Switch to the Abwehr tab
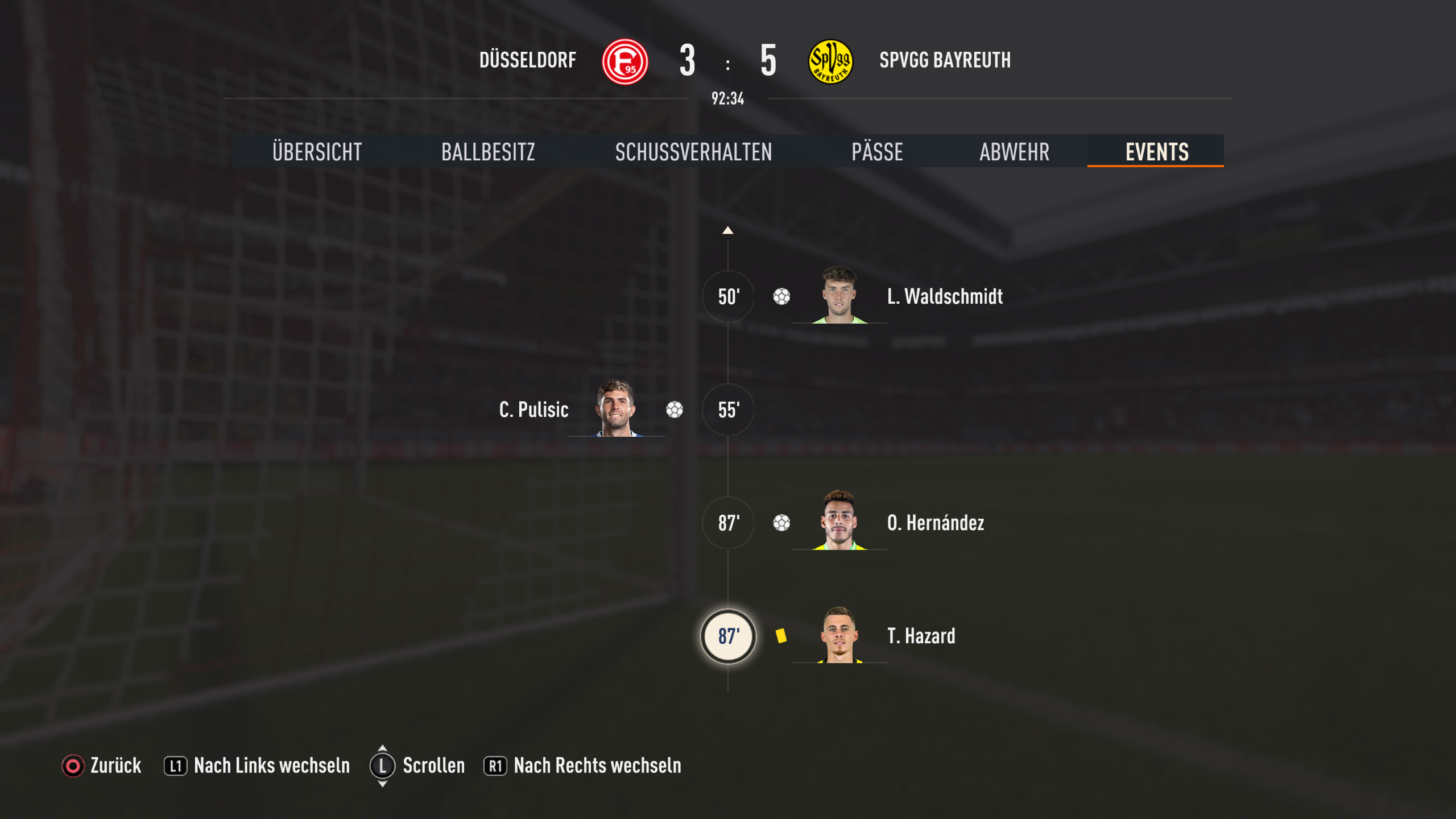The height and width of the screenshot is (819, 1456). pos(1014,152)
